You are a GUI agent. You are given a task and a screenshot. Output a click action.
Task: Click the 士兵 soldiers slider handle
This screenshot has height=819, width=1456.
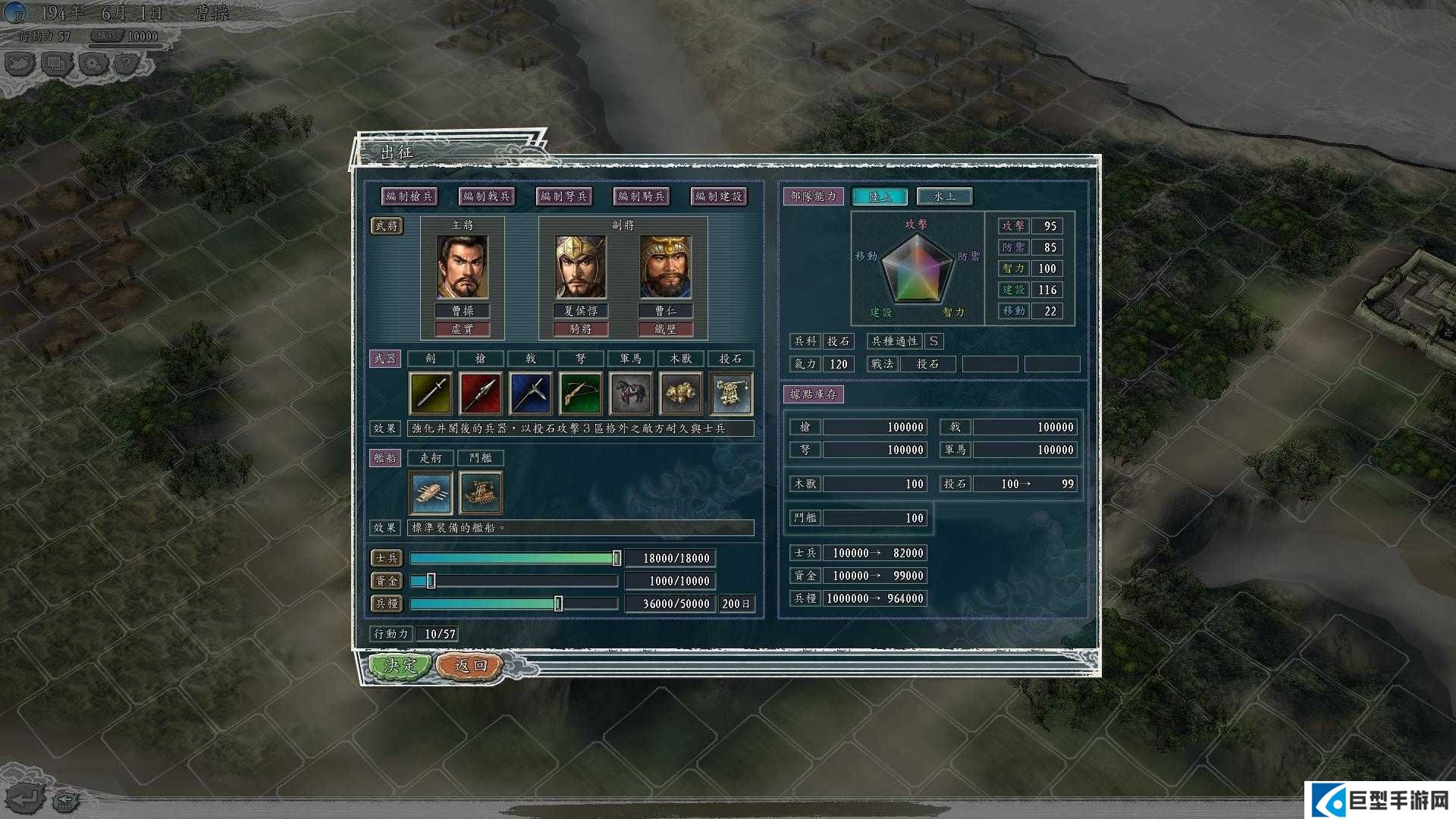(617, 558)
